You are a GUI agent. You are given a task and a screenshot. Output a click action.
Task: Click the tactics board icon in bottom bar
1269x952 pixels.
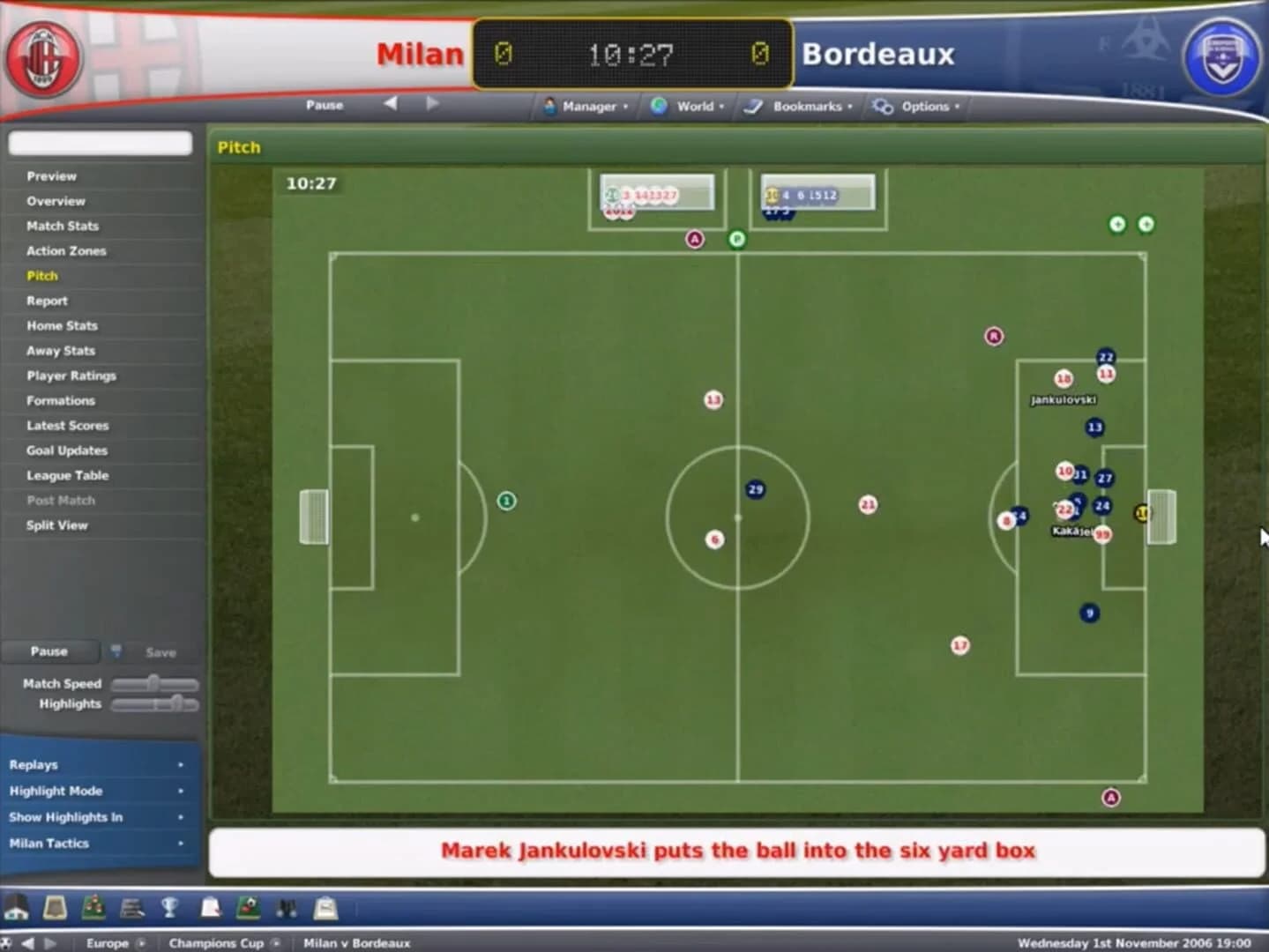pyautogui.click(x=248, y=909)
